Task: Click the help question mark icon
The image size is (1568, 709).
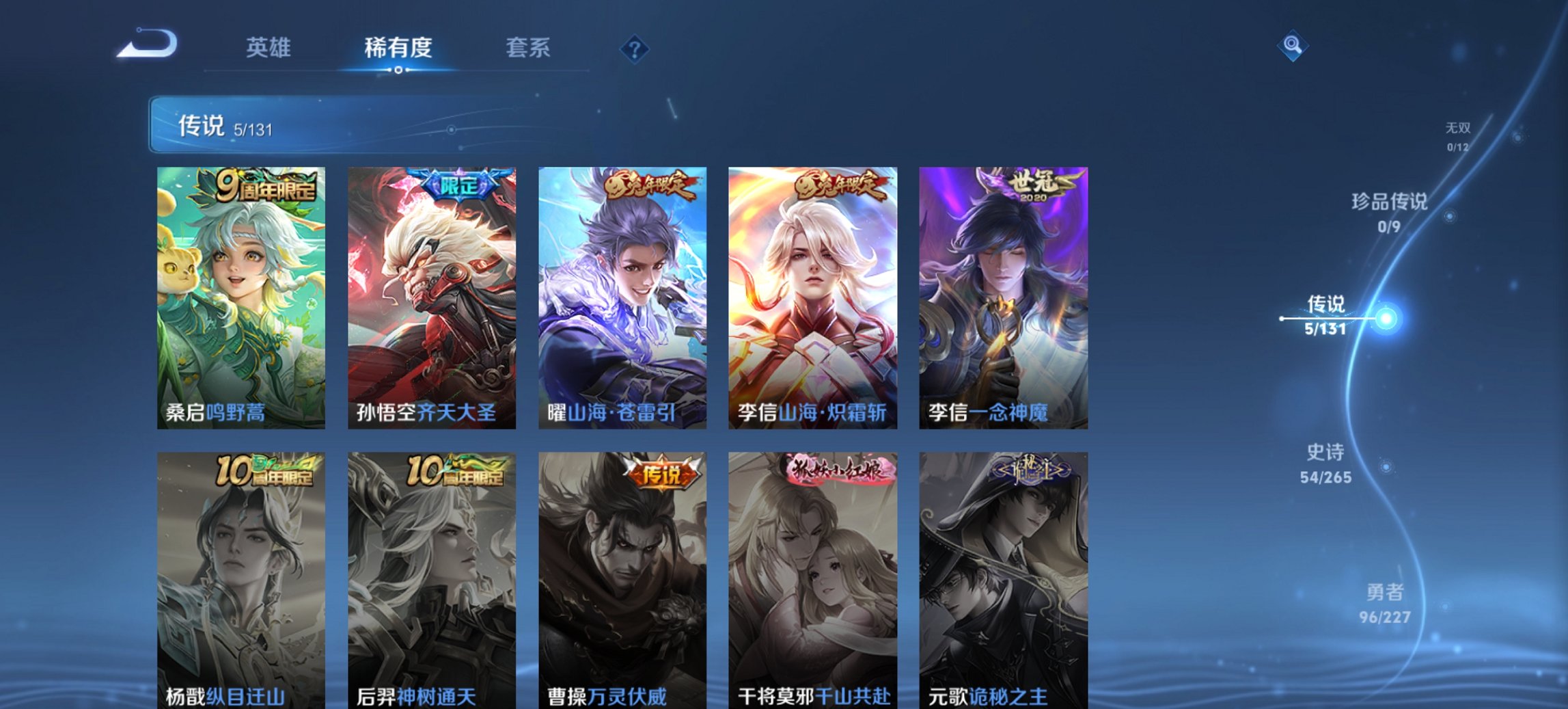Action: click(635, 49)
